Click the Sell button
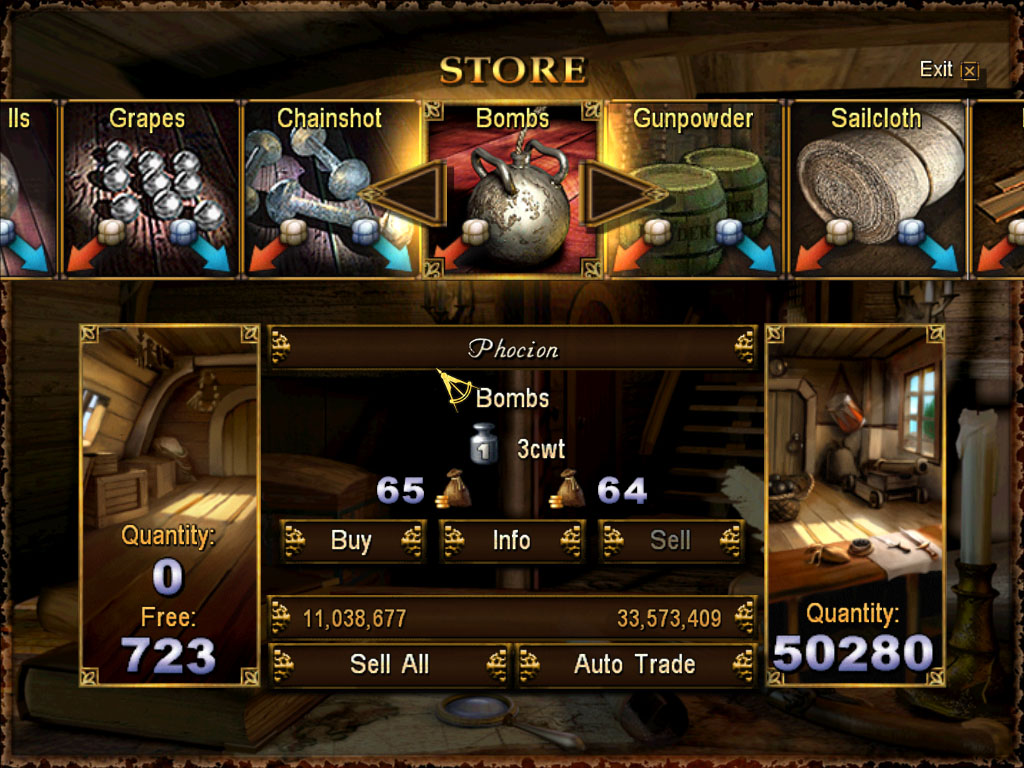The width and height of the screenshot is (1024, 768). [x=670, y=541]
